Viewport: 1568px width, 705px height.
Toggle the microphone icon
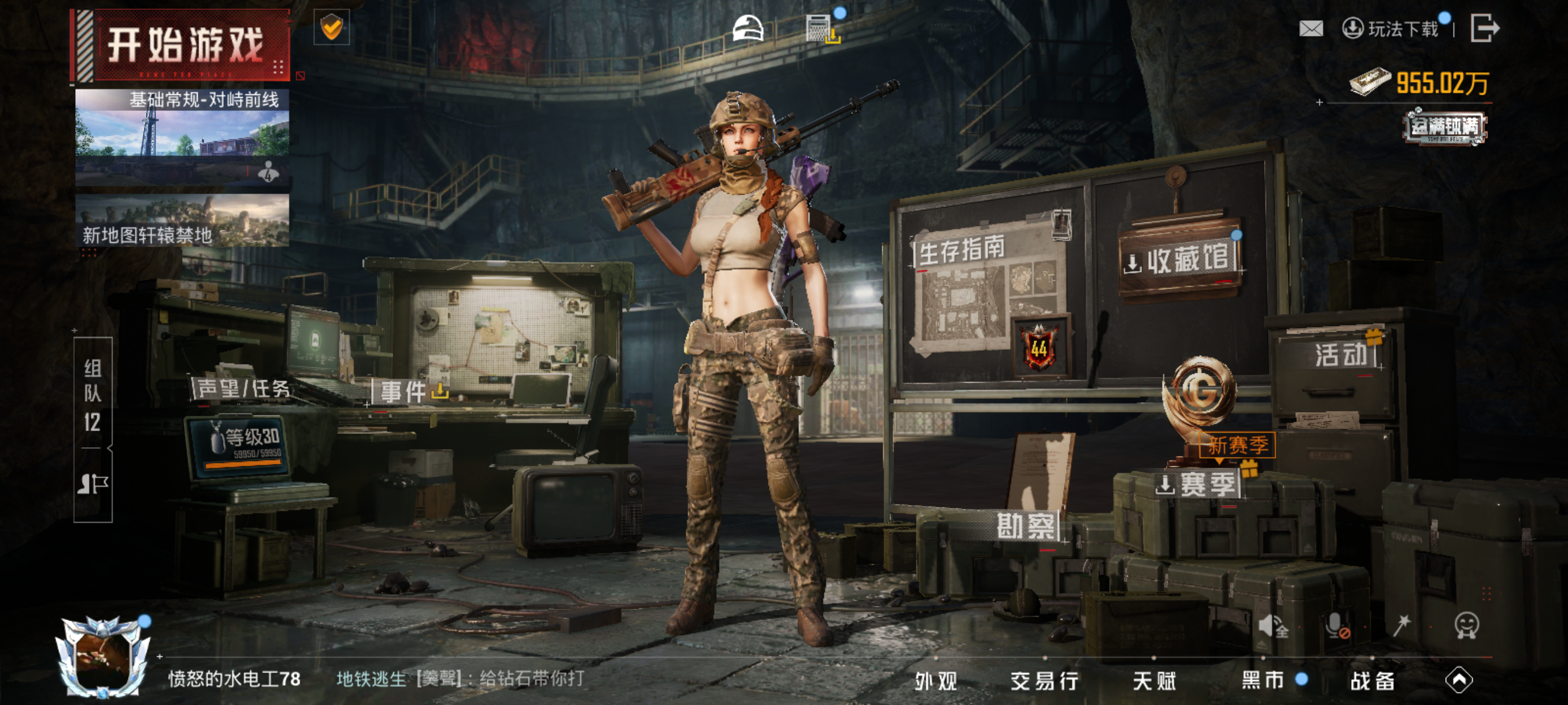pyautogui.click(x=1336, y=625)
